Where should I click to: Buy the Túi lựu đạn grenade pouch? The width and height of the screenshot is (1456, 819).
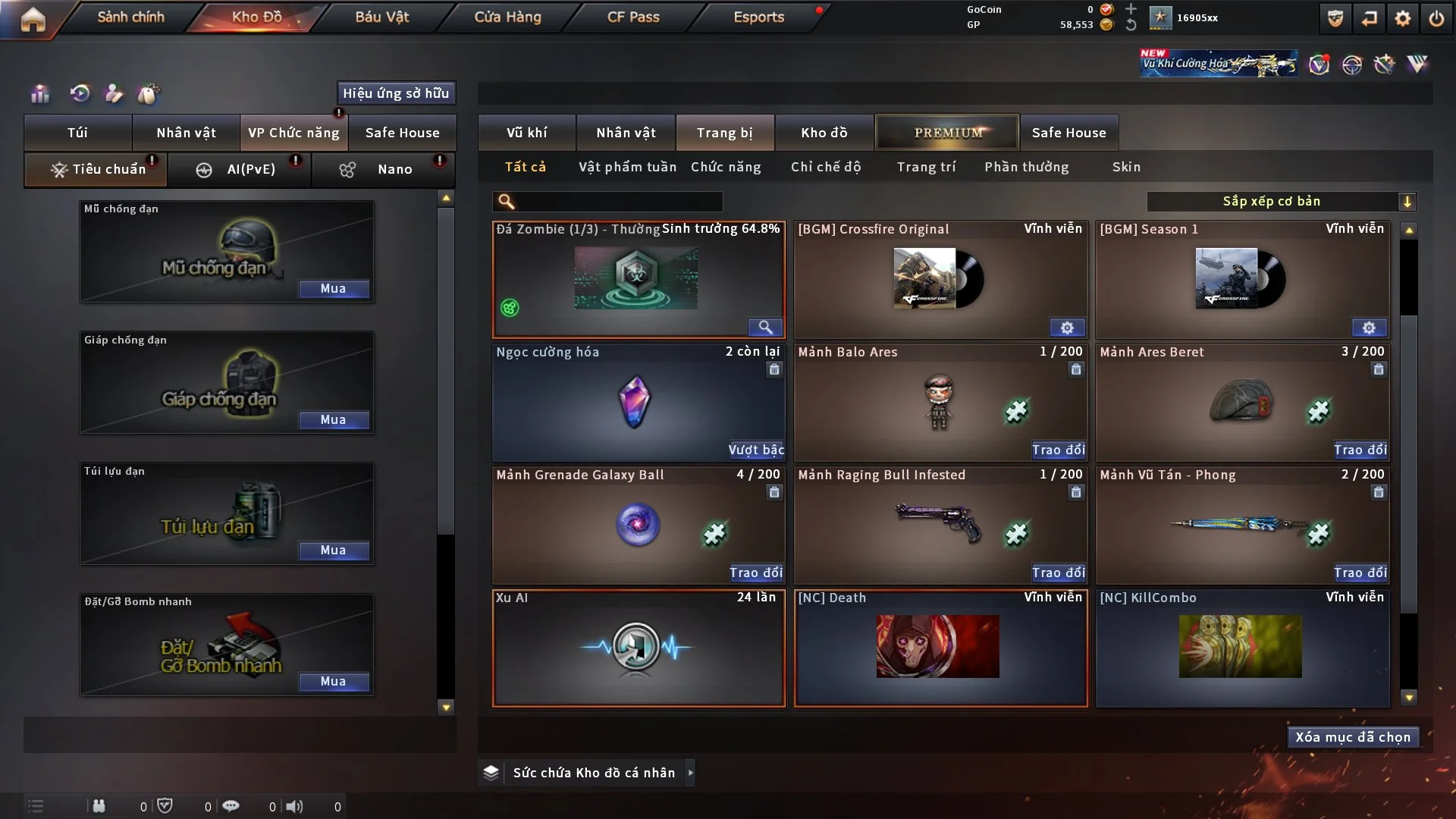pos(333,551)
